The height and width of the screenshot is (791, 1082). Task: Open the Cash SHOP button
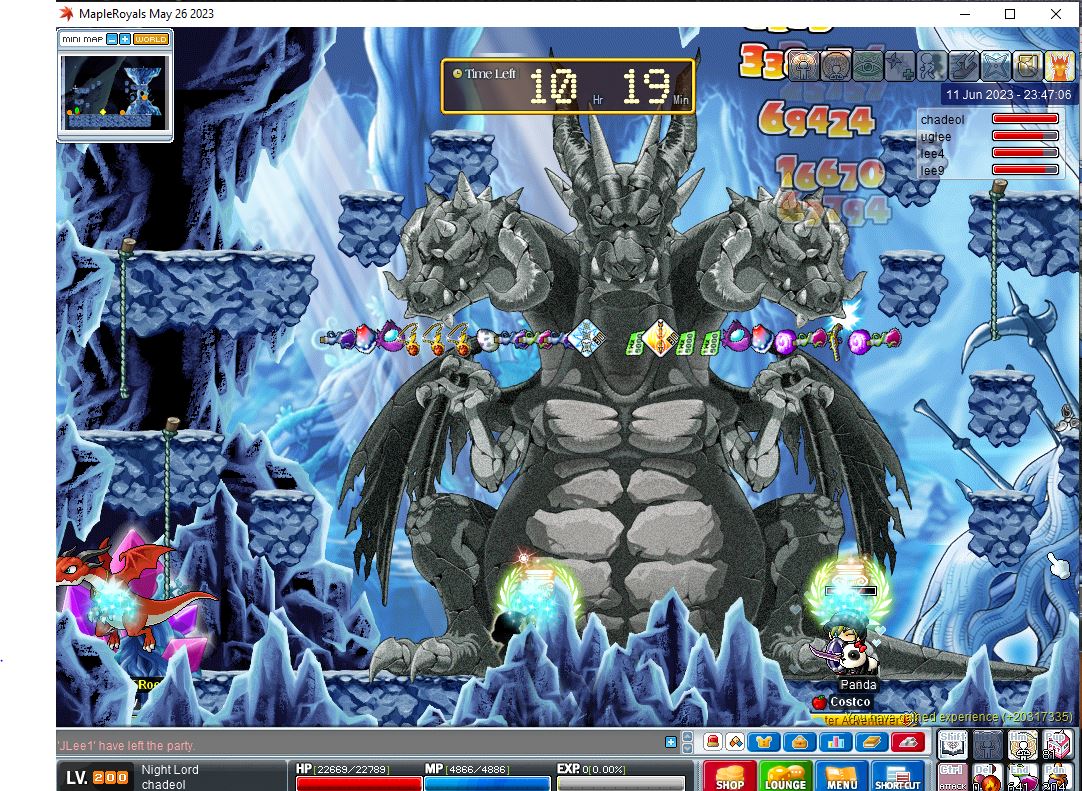point(729,776)
